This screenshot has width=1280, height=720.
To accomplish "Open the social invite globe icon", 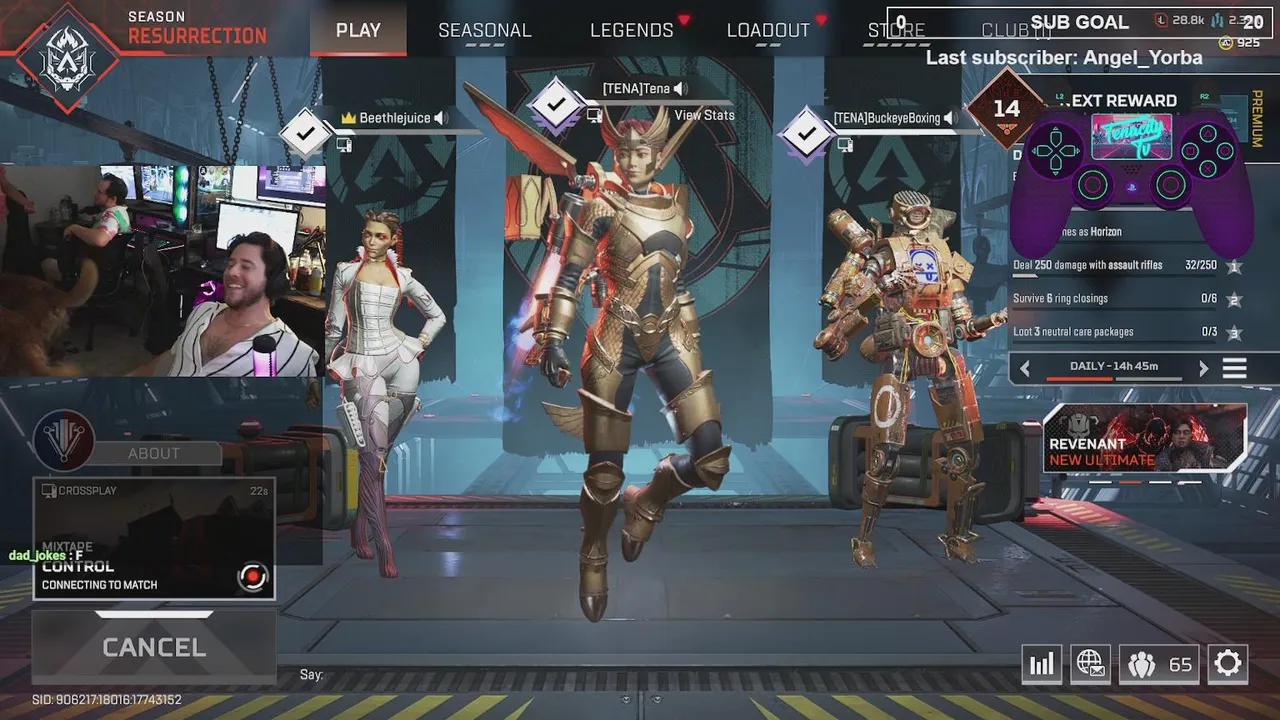I will click(x=1090, y=663).
